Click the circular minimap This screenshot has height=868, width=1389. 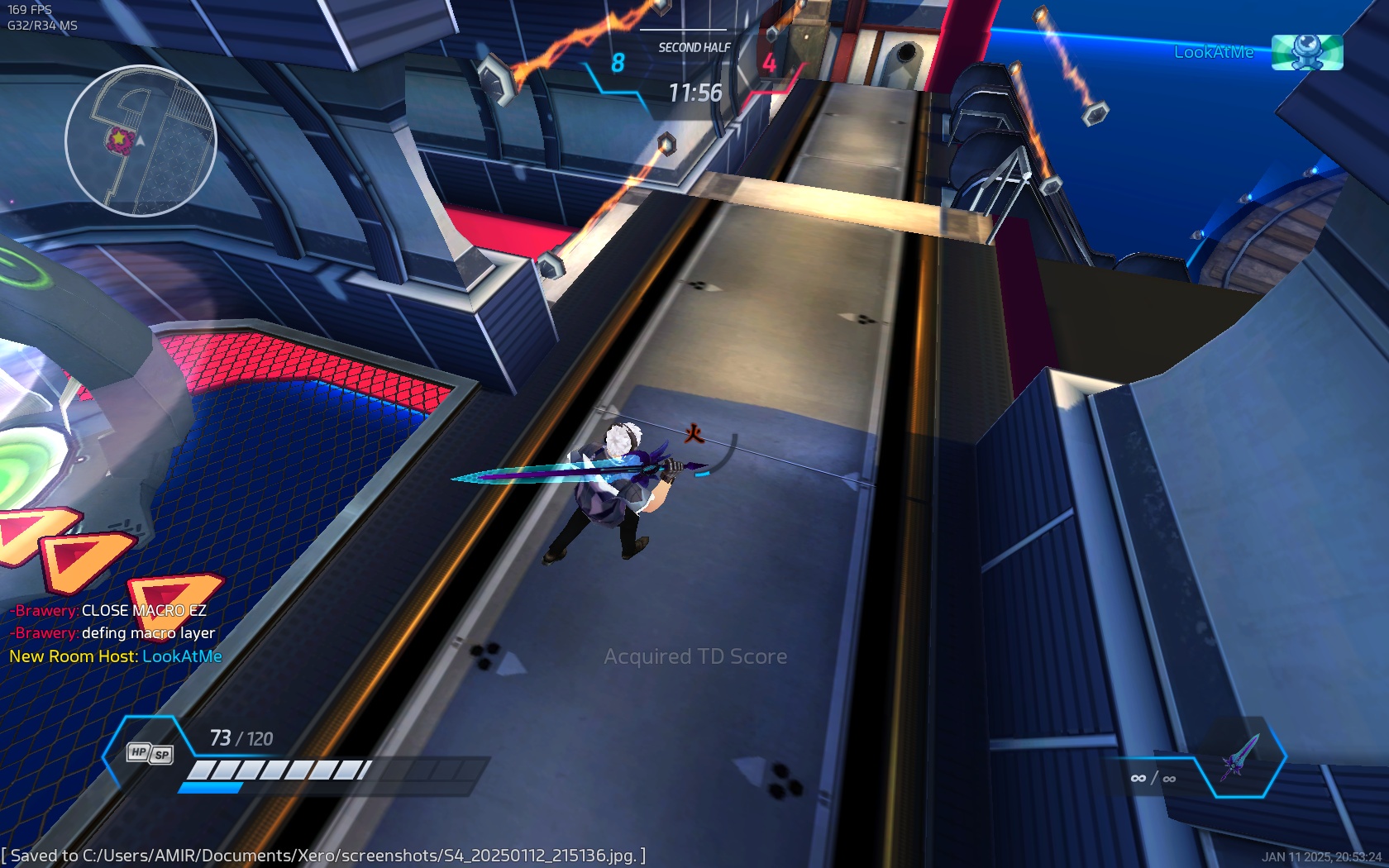141,141
